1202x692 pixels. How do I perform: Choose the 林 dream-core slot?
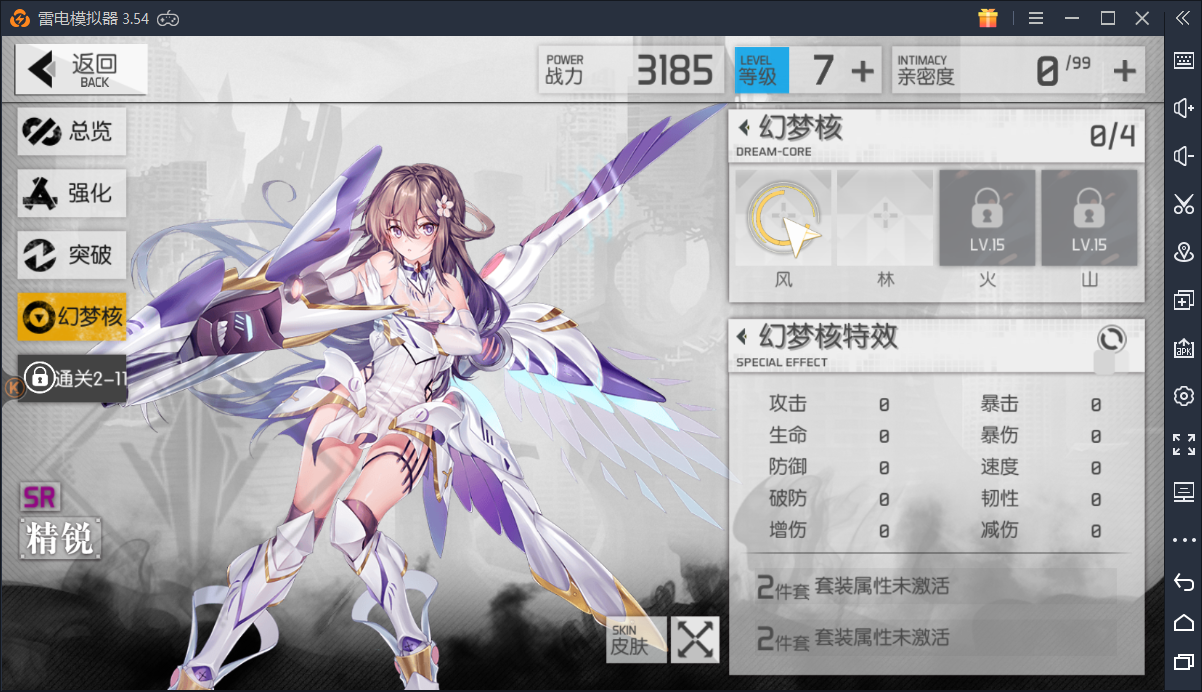click(x=885, y=218)
